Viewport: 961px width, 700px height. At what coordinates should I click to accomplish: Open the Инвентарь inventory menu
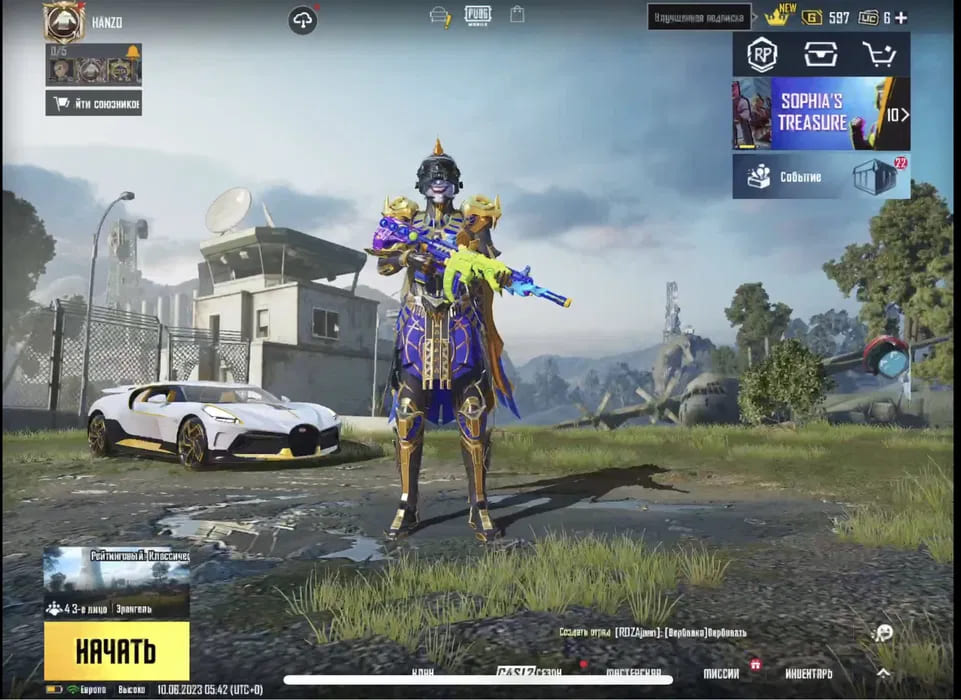point(808,674)
